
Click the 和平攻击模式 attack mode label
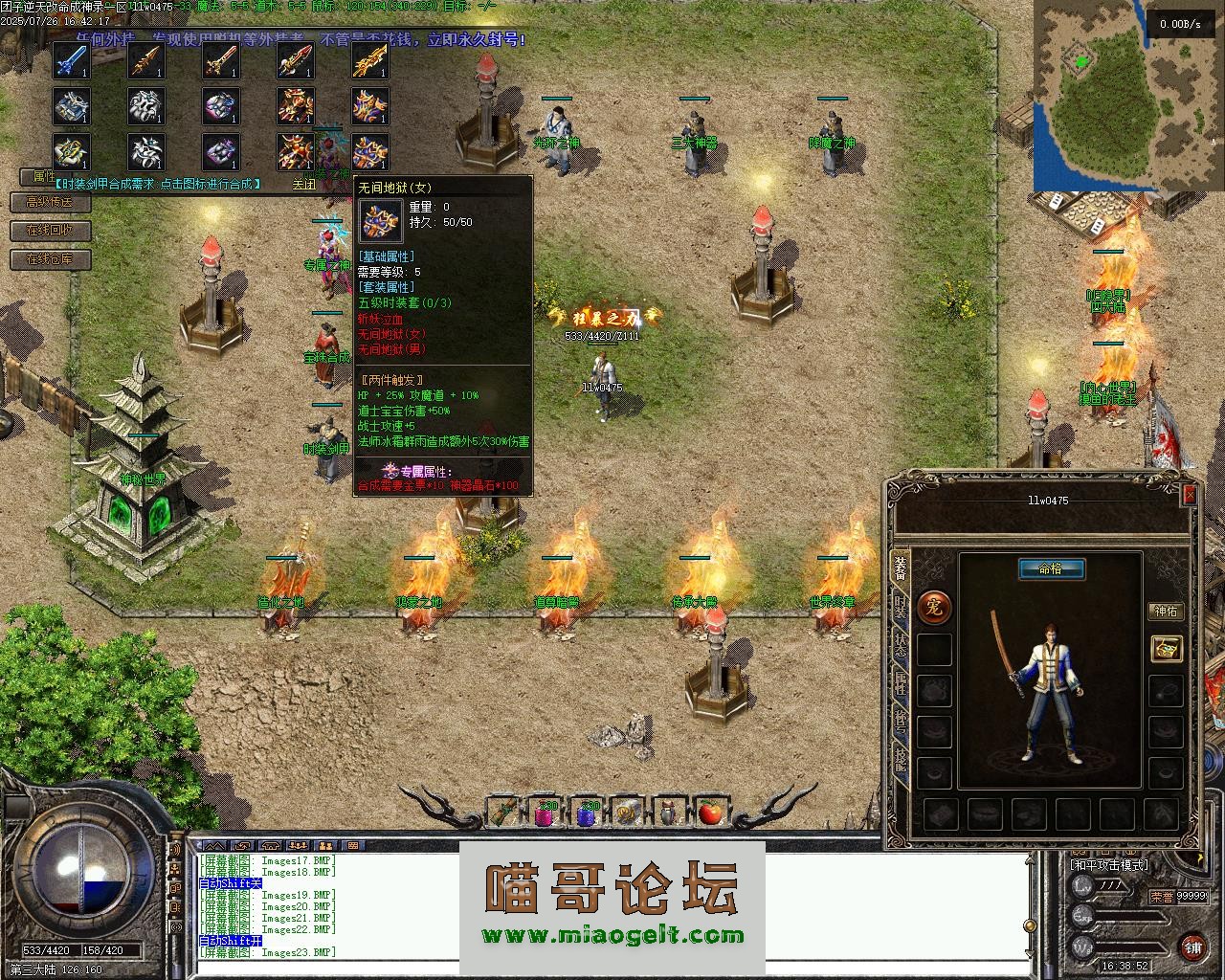(1109, 865)
